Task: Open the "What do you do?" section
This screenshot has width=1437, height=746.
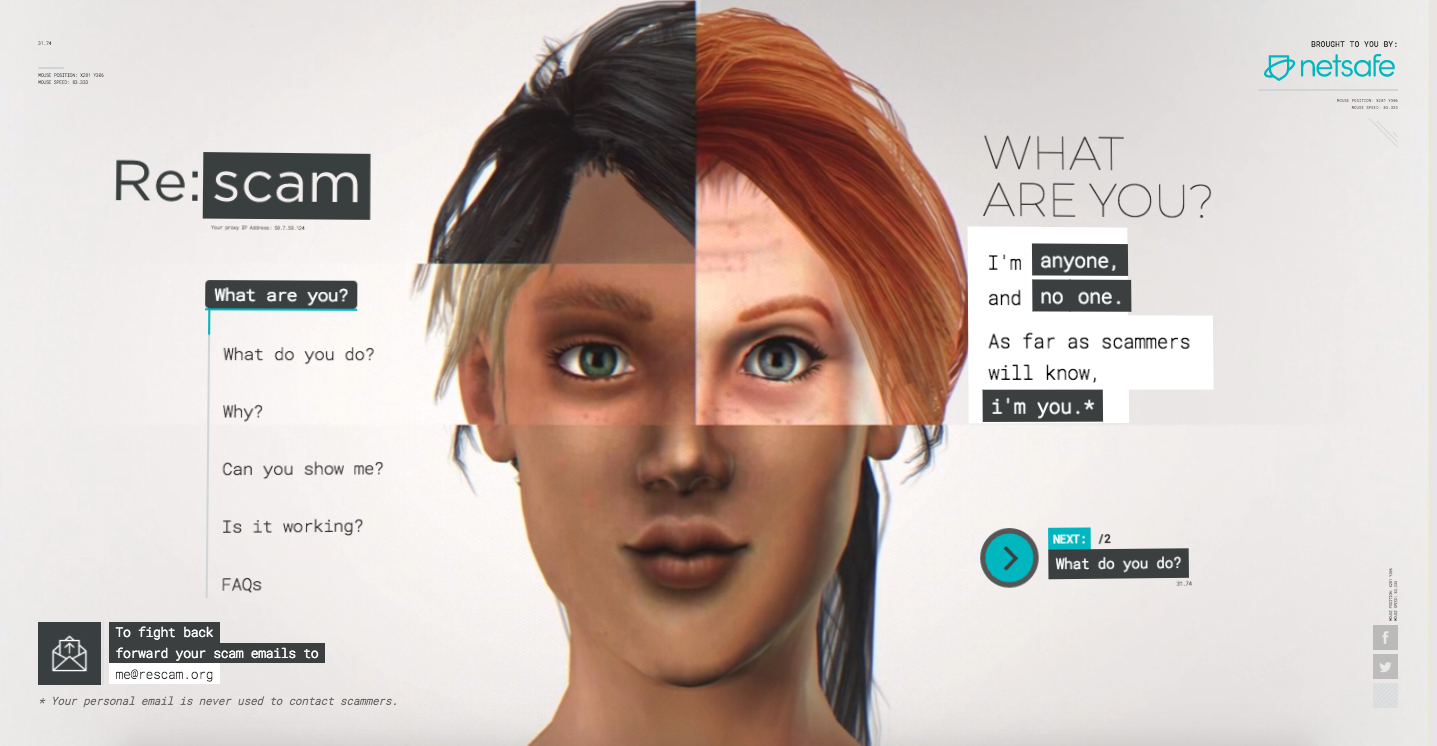Action: (298, 354)
